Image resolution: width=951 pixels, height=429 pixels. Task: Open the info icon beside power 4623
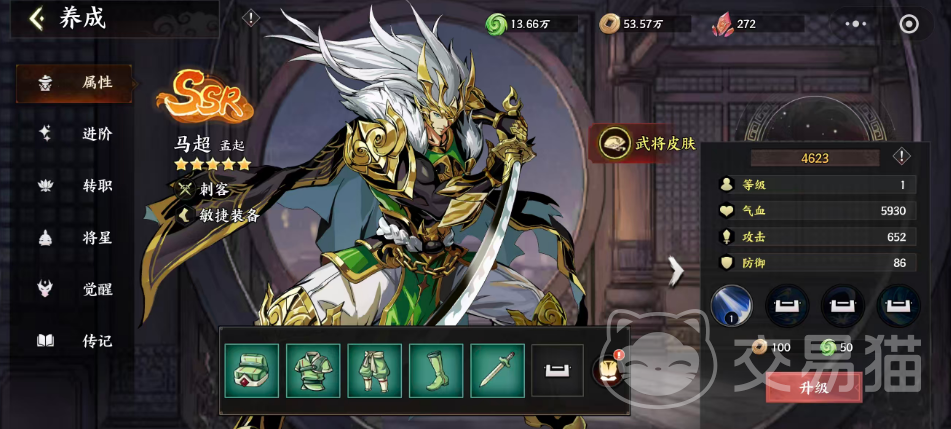pos(901,157)
